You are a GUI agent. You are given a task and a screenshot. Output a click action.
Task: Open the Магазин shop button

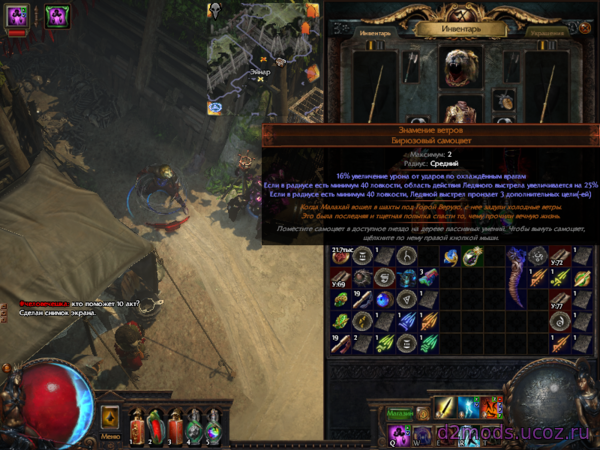tap(401, 412)
